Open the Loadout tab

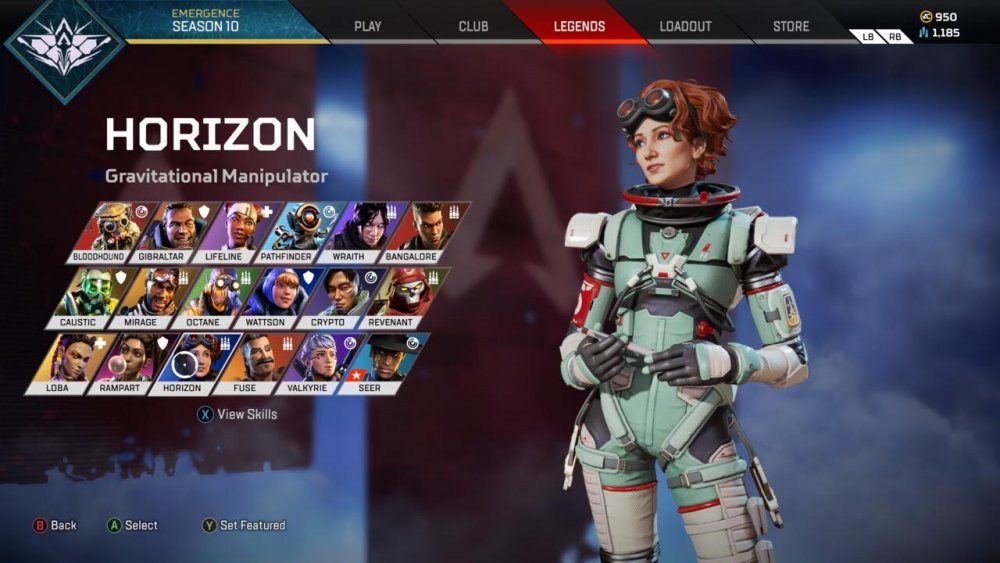(x=685, y=26)
